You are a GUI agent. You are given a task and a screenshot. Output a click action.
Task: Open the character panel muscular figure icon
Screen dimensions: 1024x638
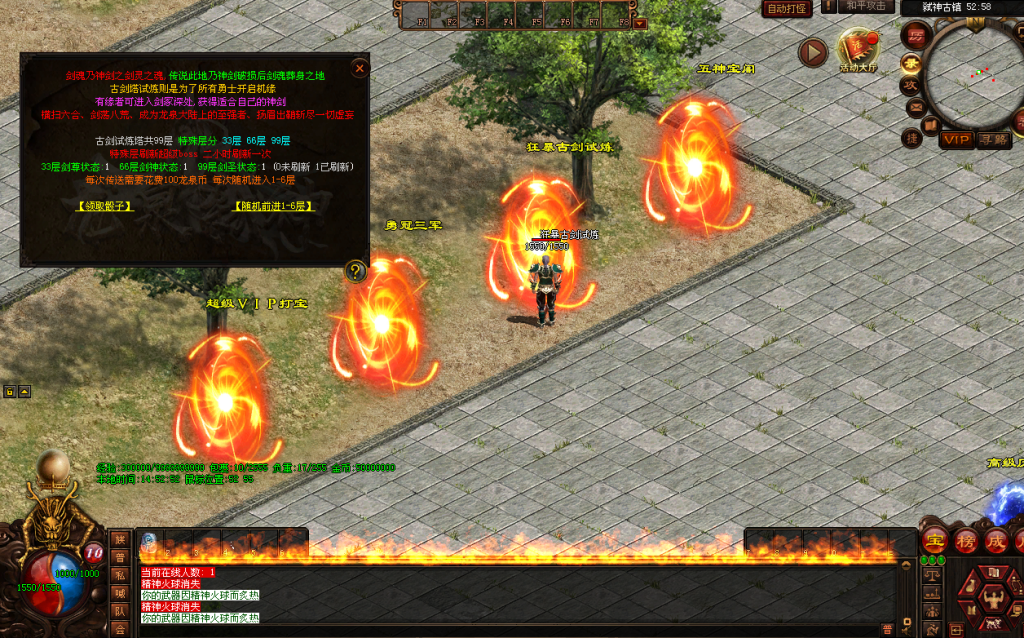pyautogui.click(x=991, y=602)
